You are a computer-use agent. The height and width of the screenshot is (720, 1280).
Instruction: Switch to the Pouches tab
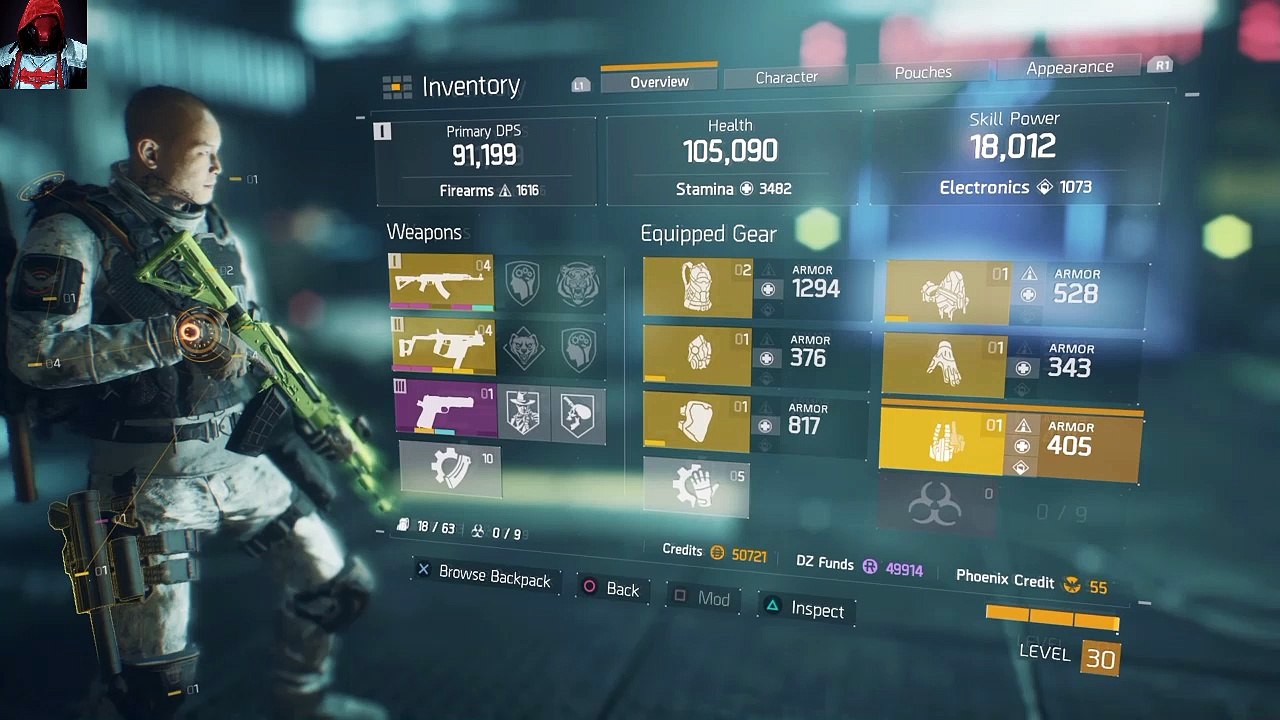click(x=923, y=72)
